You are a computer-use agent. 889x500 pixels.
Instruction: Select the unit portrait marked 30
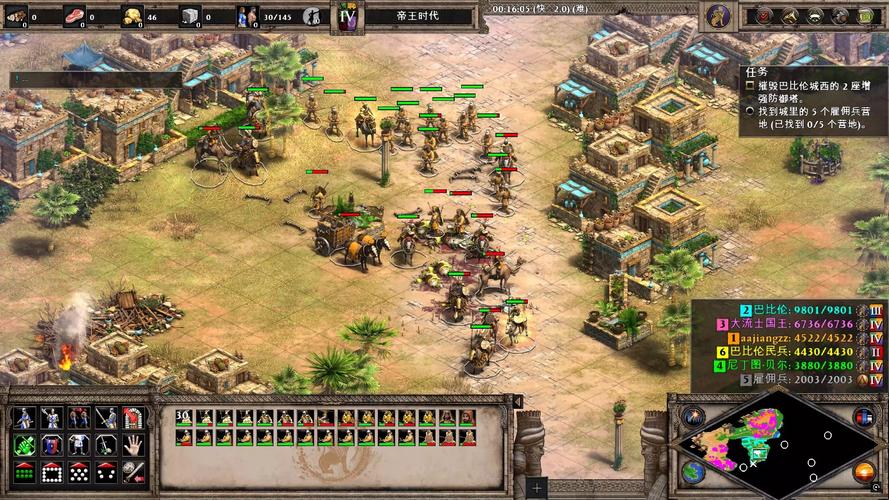click(x=184, y=418)
